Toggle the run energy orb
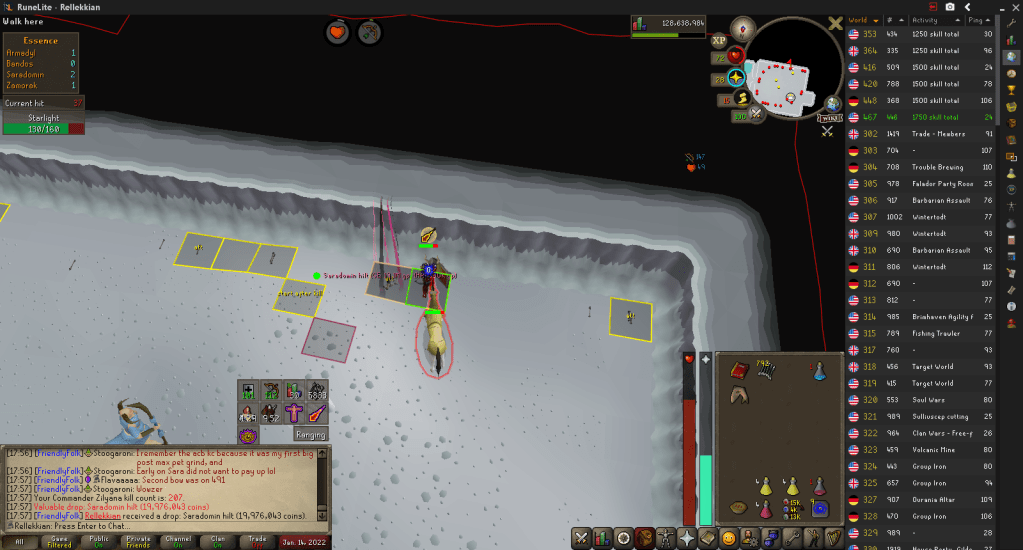1023x550 pixels. coord(742,98)
